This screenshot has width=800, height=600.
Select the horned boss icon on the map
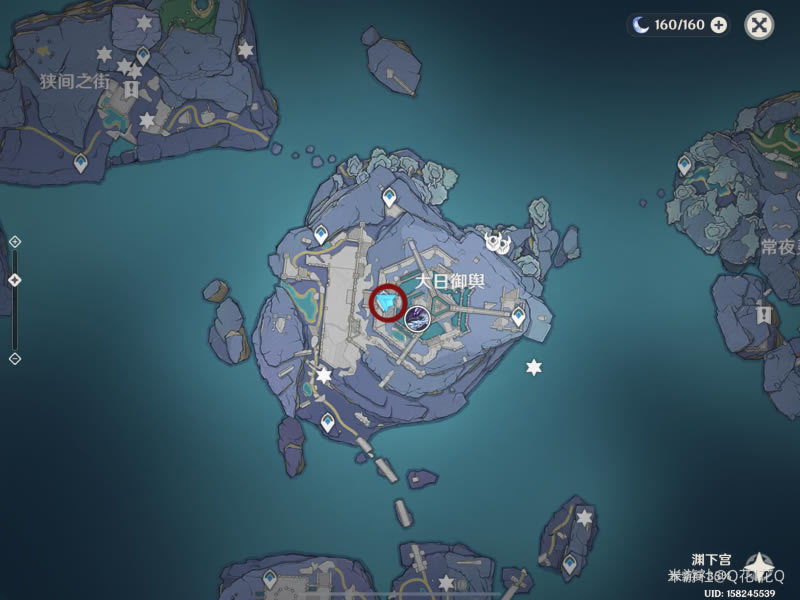pyautogui.click(x=497, y=242)
